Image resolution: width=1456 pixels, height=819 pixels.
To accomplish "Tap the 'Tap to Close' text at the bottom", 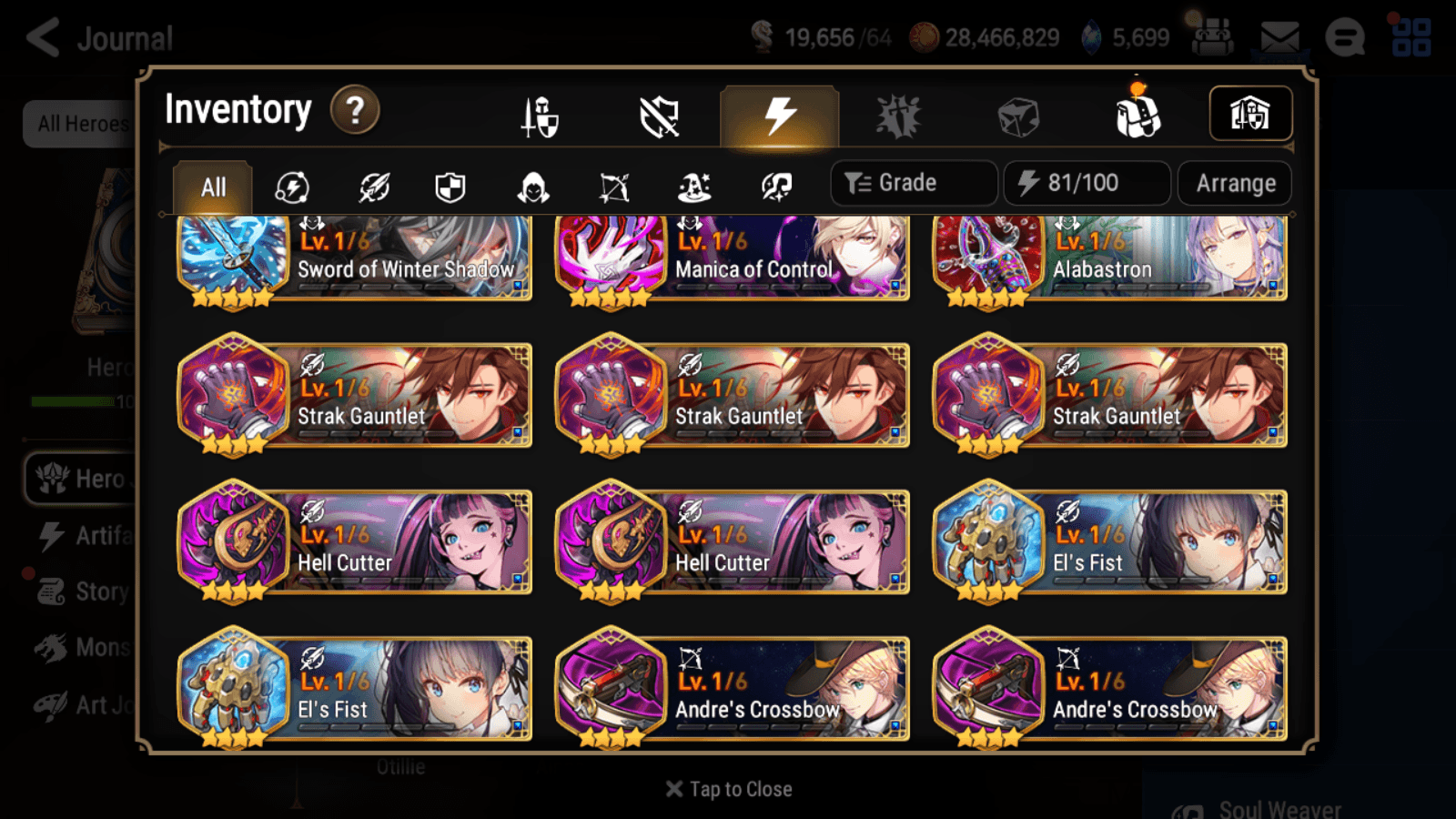I will 728,789.
